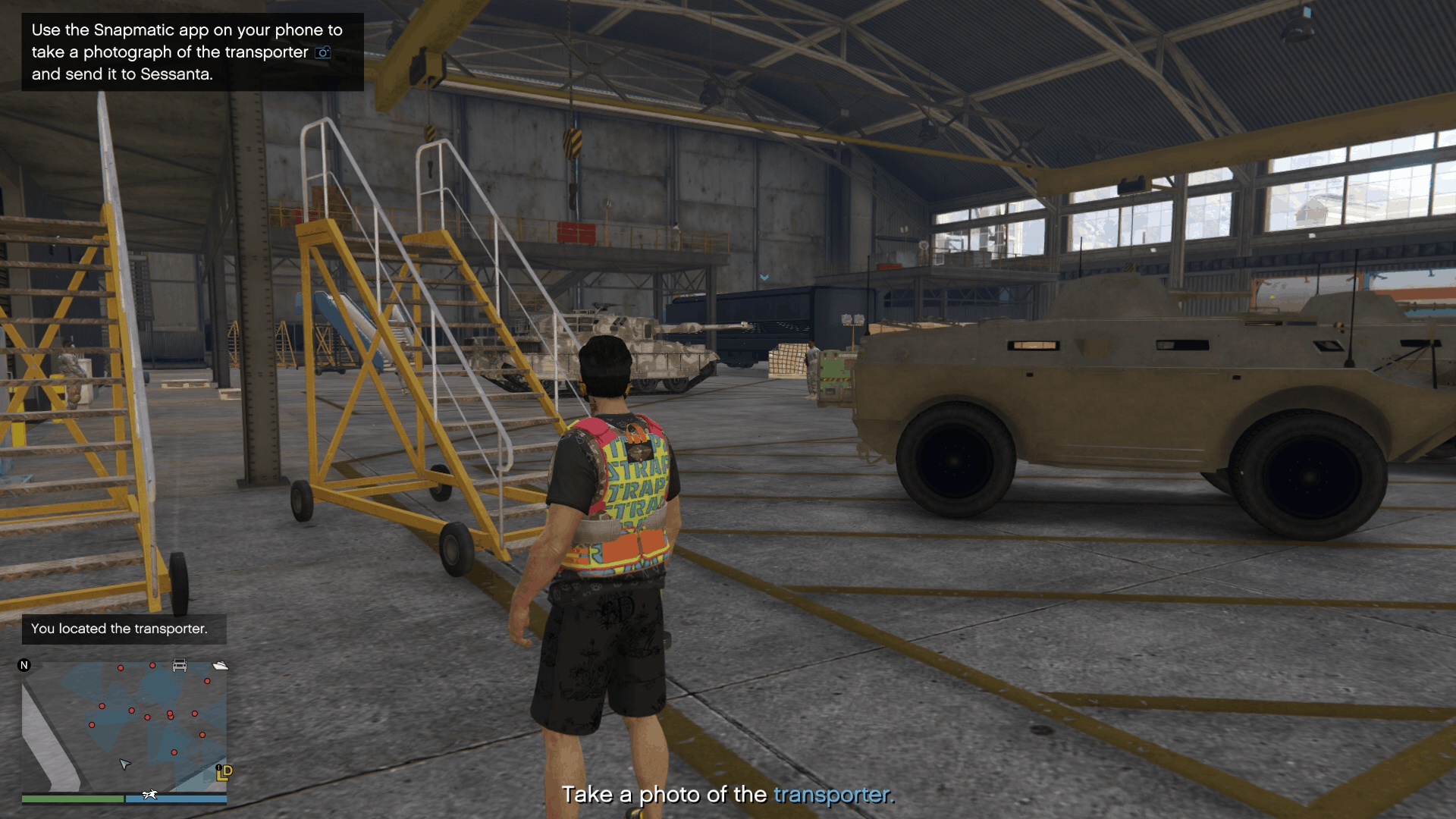
Task: Click the lone red blip at the minimap bottom
Action: pos(174,752)
